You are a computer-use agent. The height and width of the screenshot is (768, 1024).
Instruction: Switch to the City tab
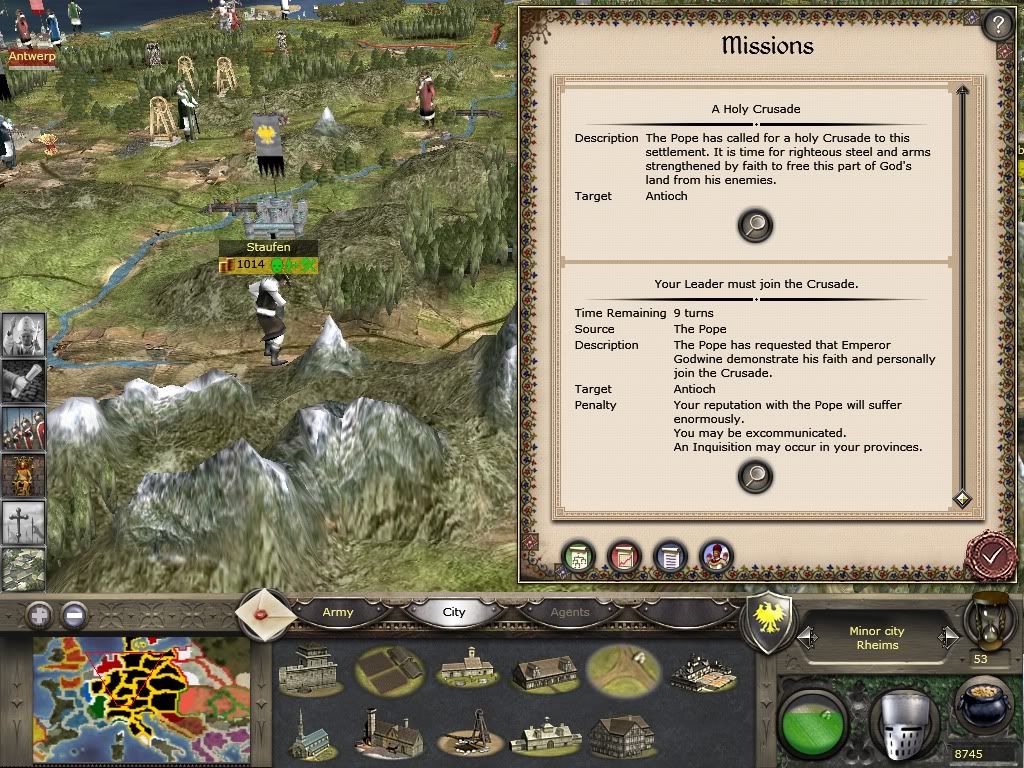point(454,612)
